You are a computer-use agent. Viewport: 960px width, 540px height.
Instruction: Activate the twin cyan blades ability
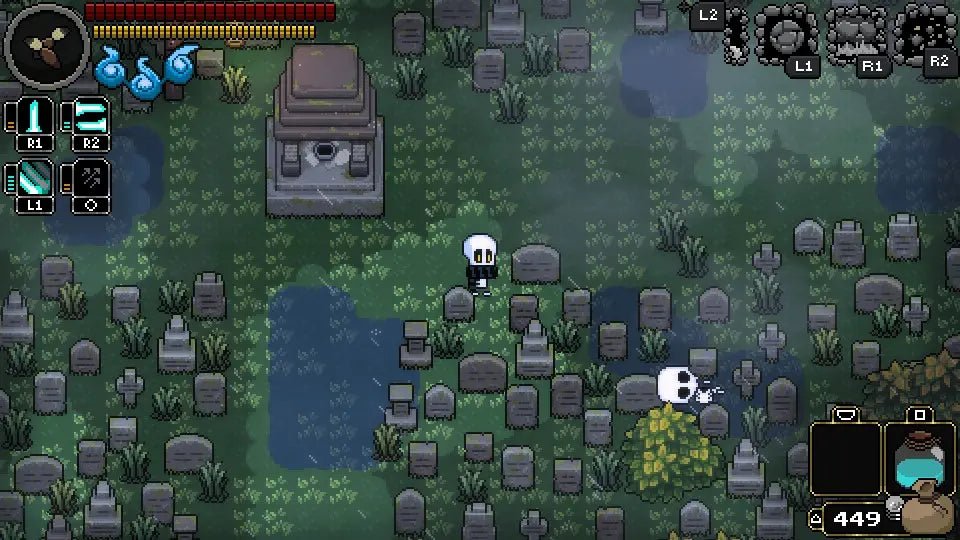[x=90, y=120]
